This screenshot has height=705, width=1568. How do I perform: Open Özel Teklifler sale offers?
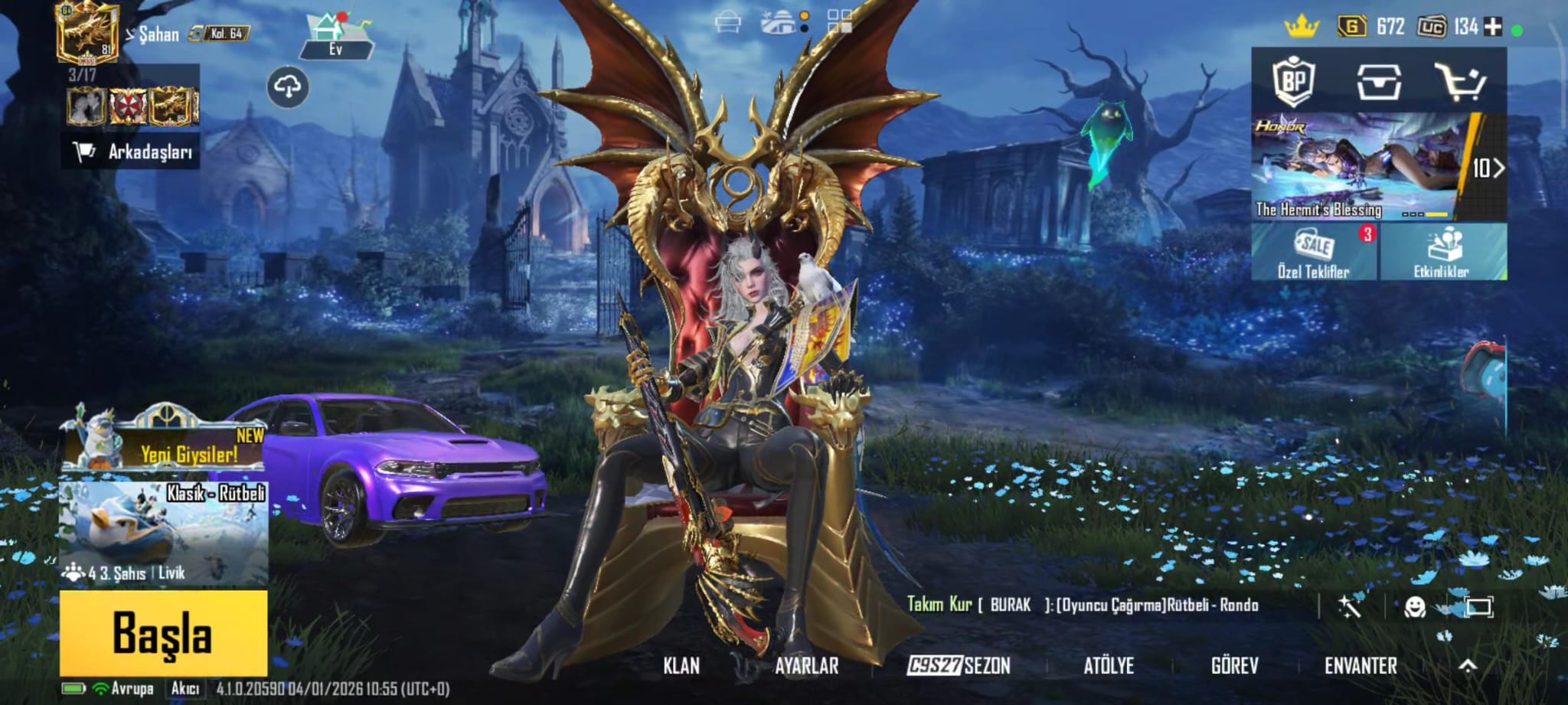1314,252
